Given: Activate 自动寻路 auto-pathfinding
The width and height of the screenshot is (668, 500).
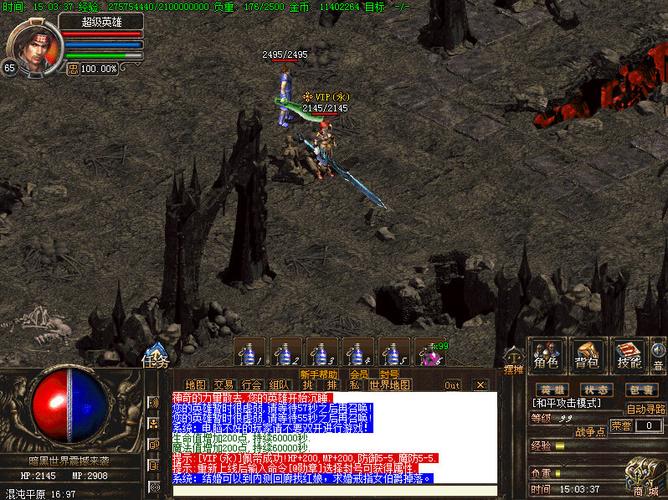Looking at the screenshot, I should (646, 408).
